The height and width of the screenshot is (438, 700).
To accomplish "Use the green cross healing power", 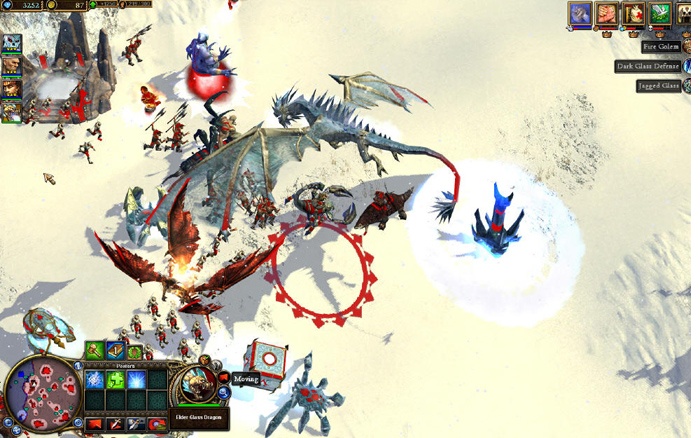I will 115,380.
